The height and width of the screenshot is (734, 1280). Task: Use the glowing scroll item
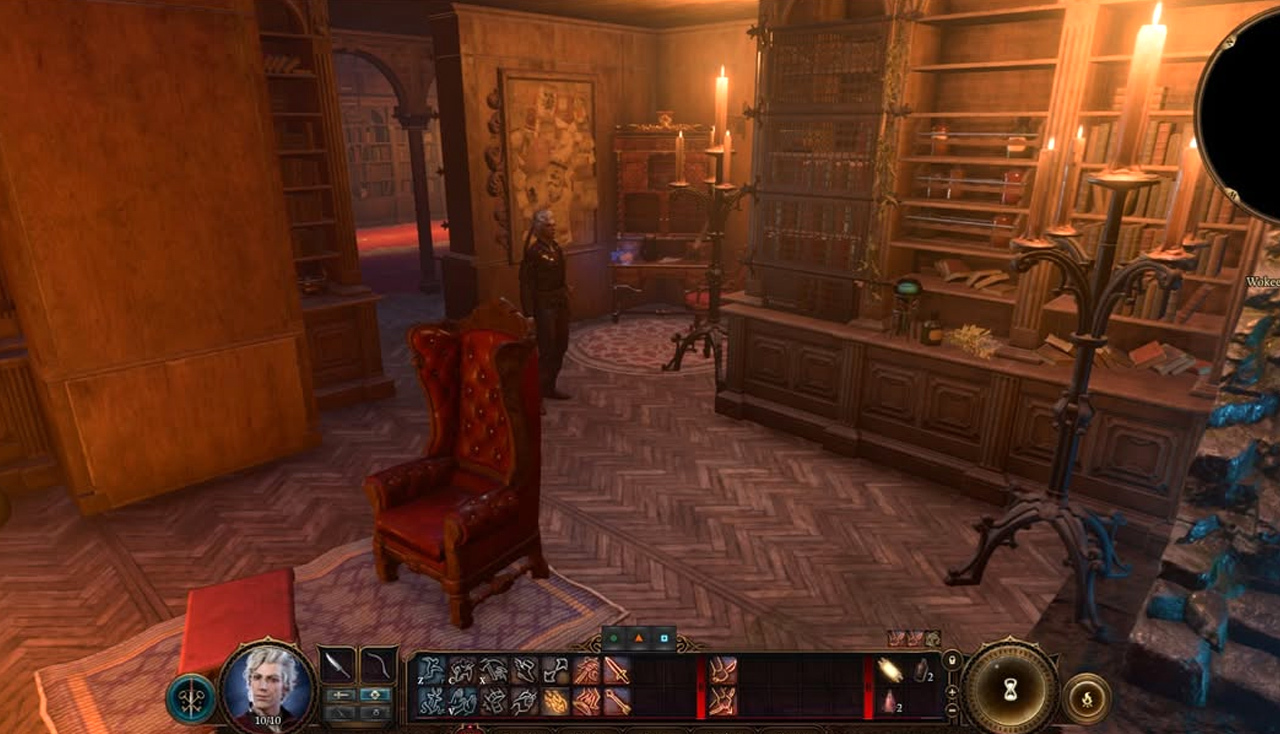tap(889, 670)
